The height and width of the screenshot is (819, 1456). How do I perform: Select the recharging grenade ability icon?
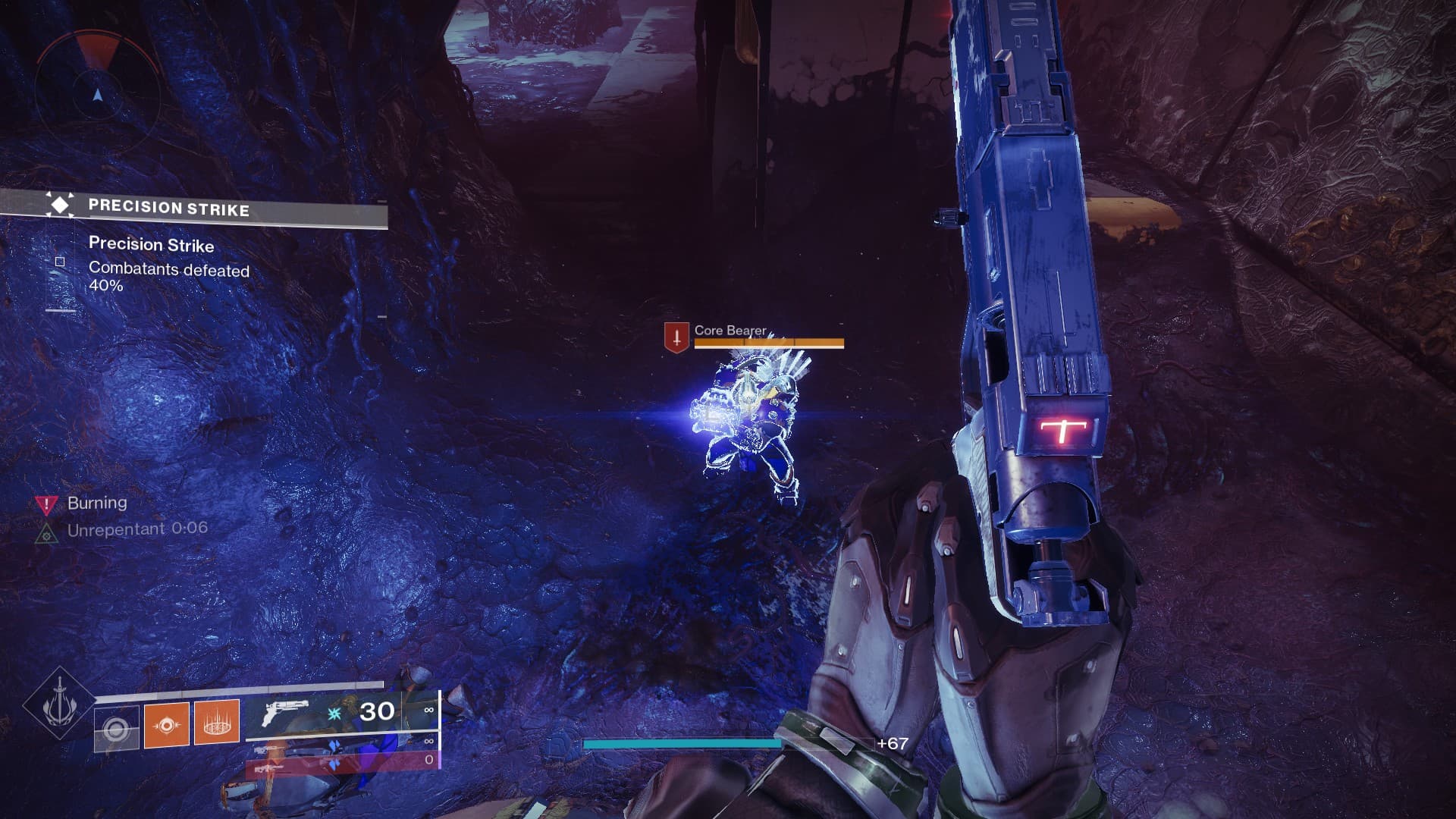point(117,729)
